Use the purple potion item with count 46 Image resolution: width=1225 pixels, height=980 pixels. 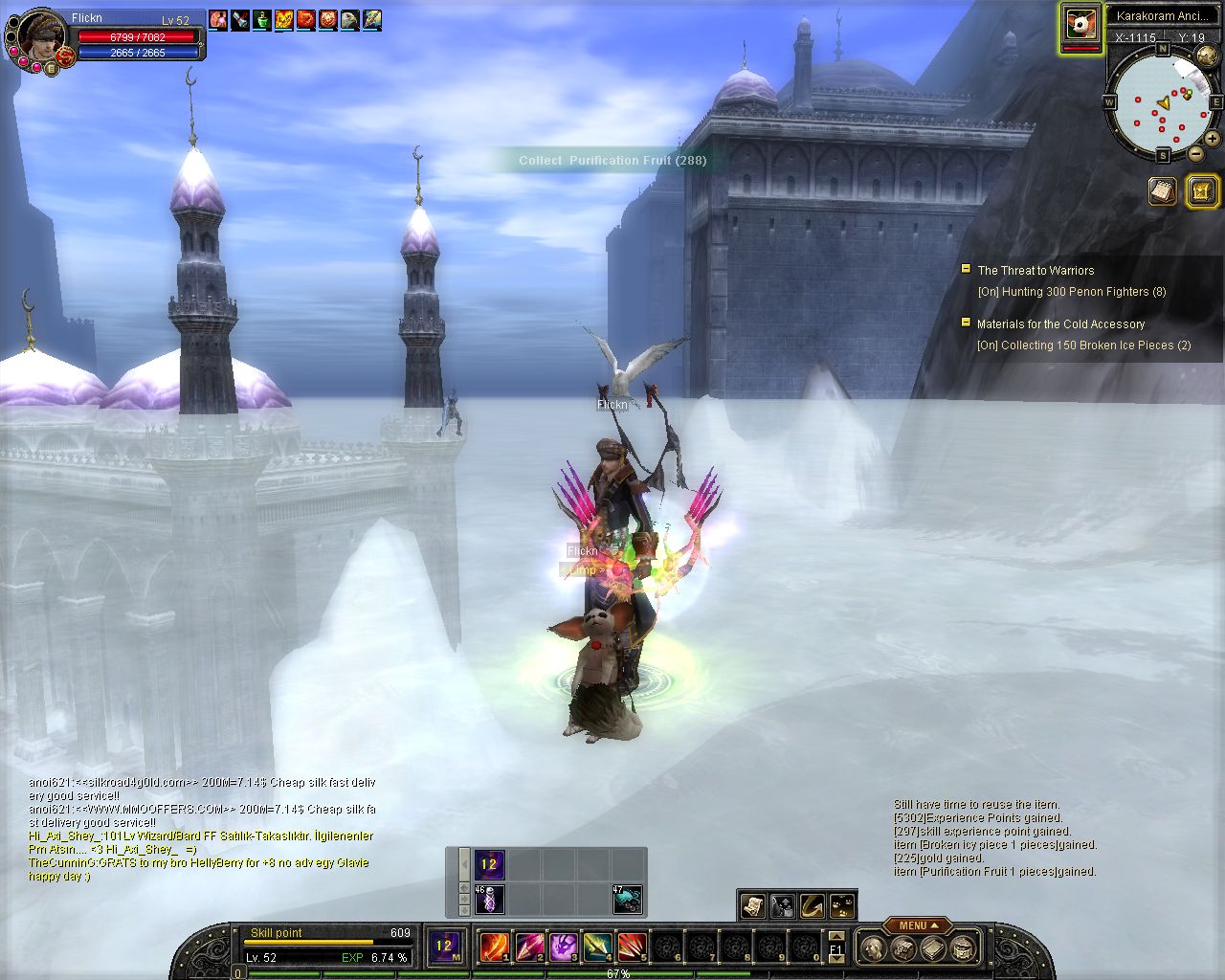click(490, 900)
